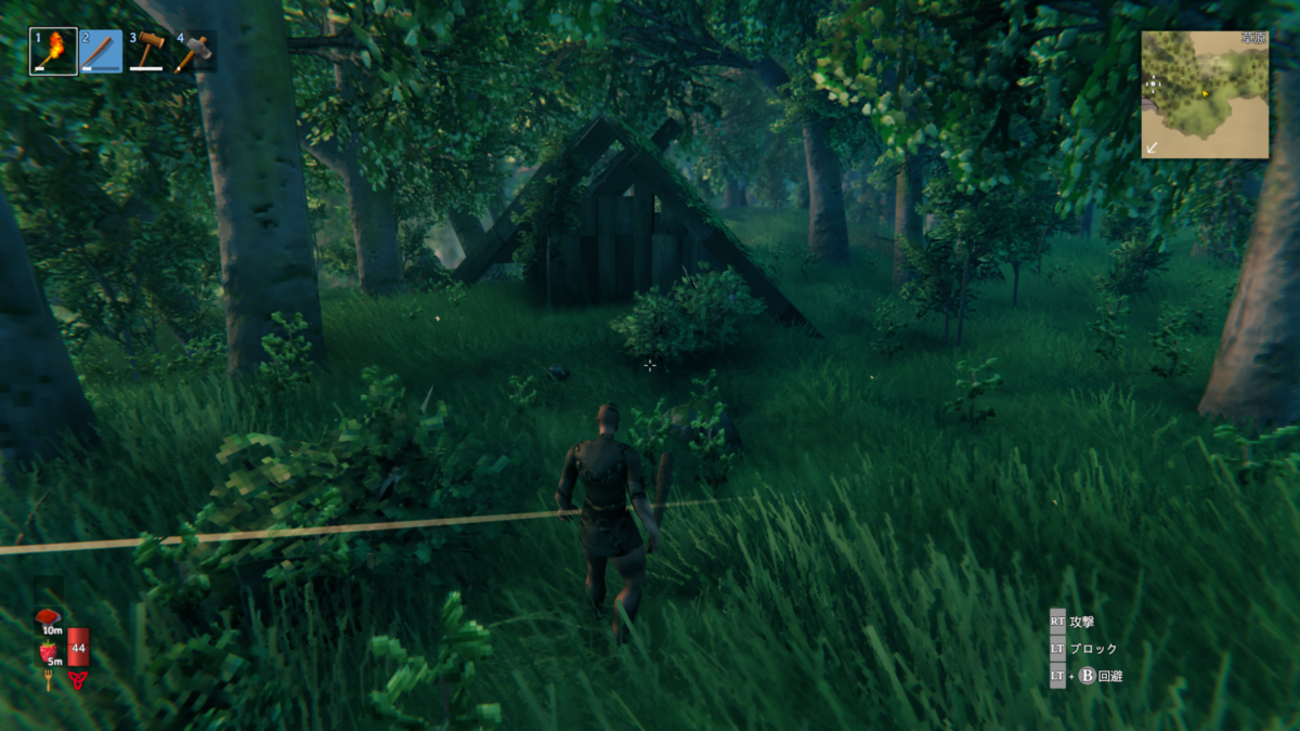Click the red mushroom food icon
The image size is (1300, 731).
pyautogui.click(x=47, y=620)
